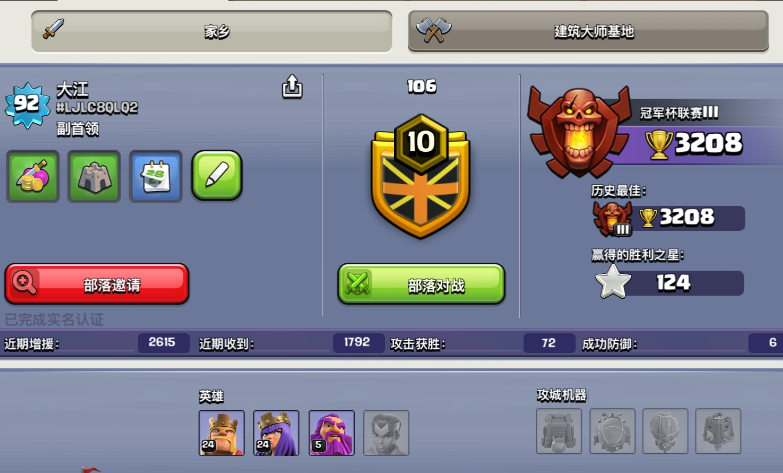This screenshot has width=783, height=473.
Task: Tap the share profile icon
Action: pos(292,88)
